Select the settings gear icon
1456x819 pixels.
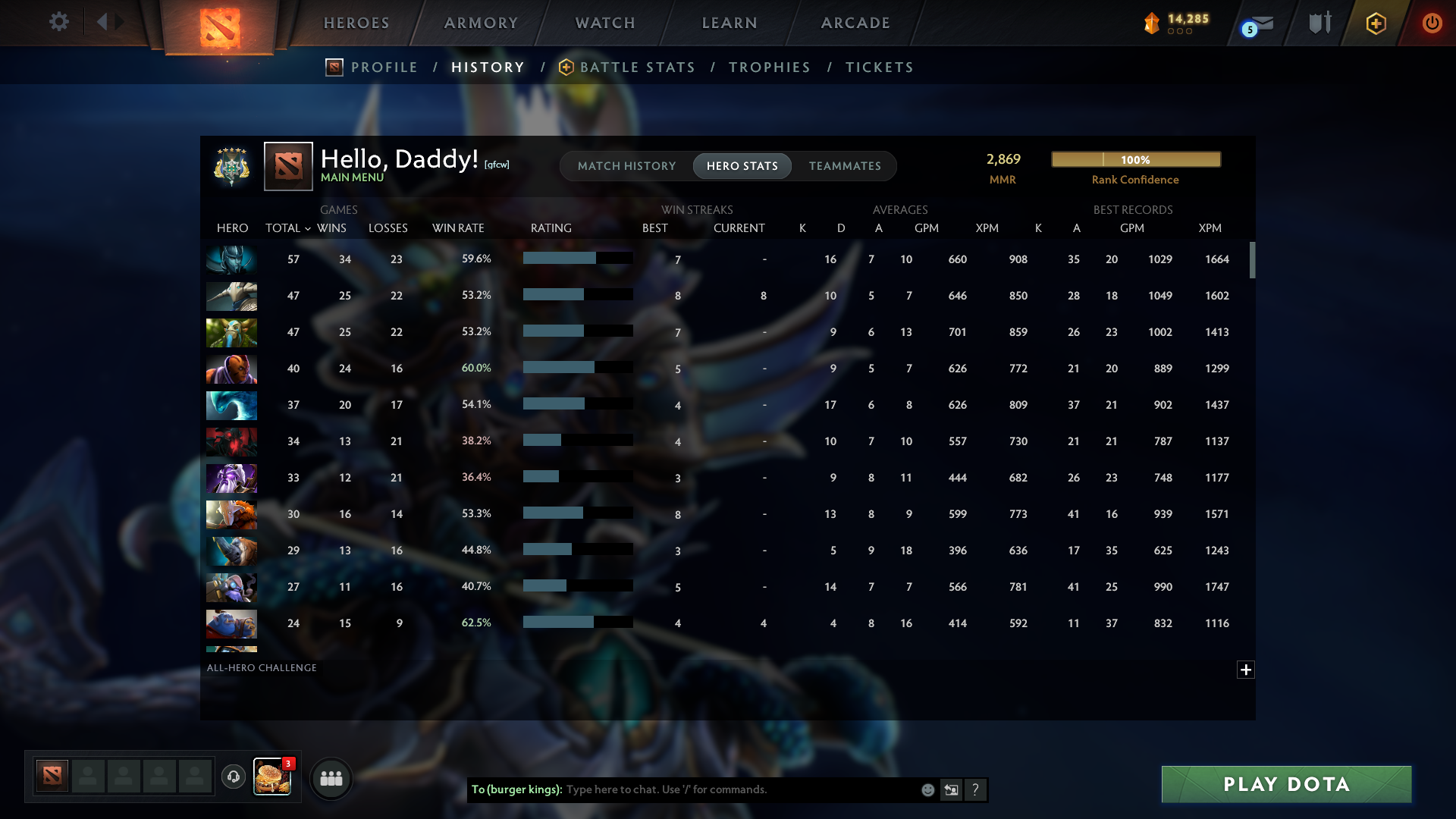(59, 22)
